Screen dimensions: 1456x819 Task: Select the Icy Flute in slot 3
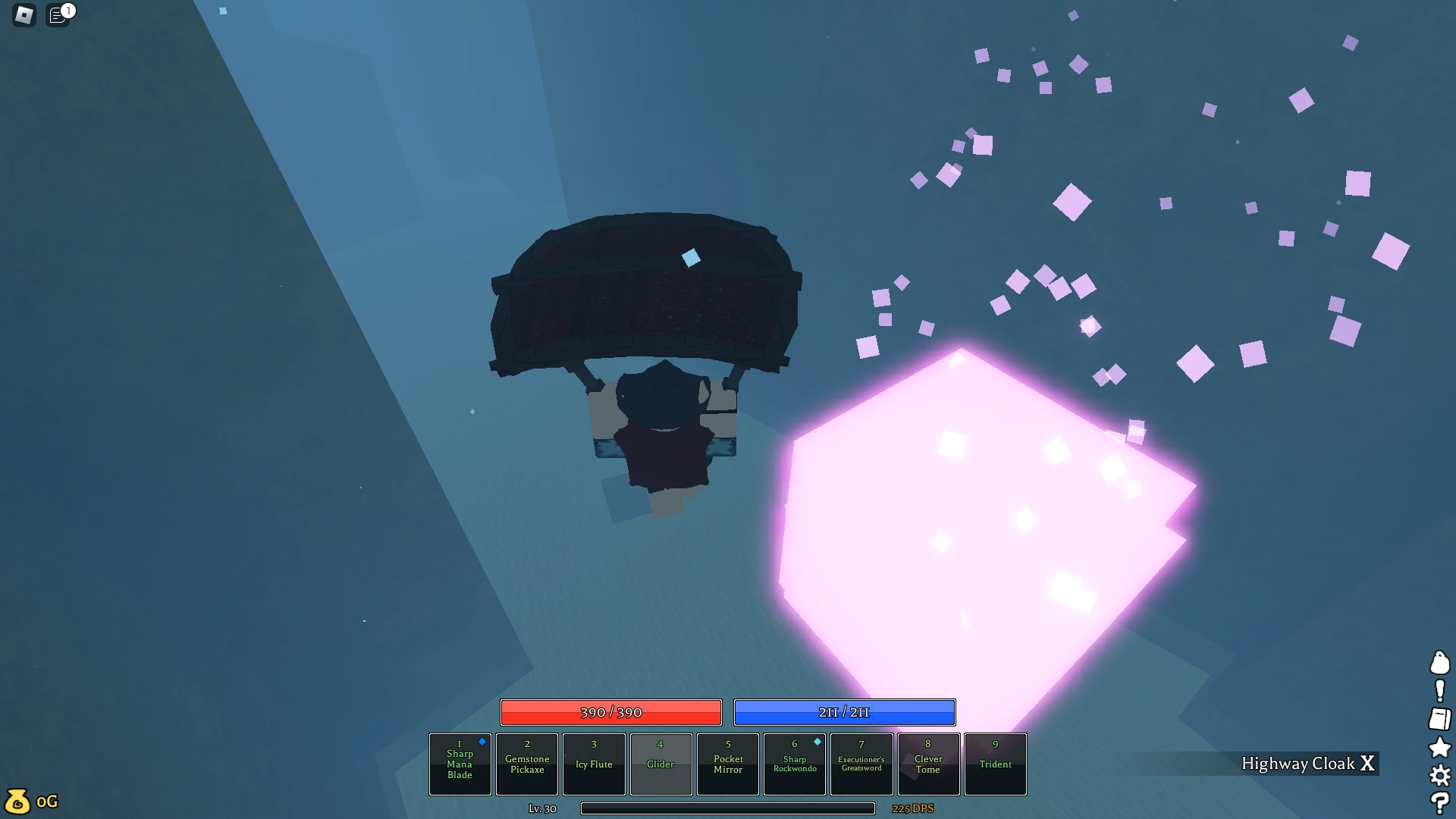click(x=594, y=764)
